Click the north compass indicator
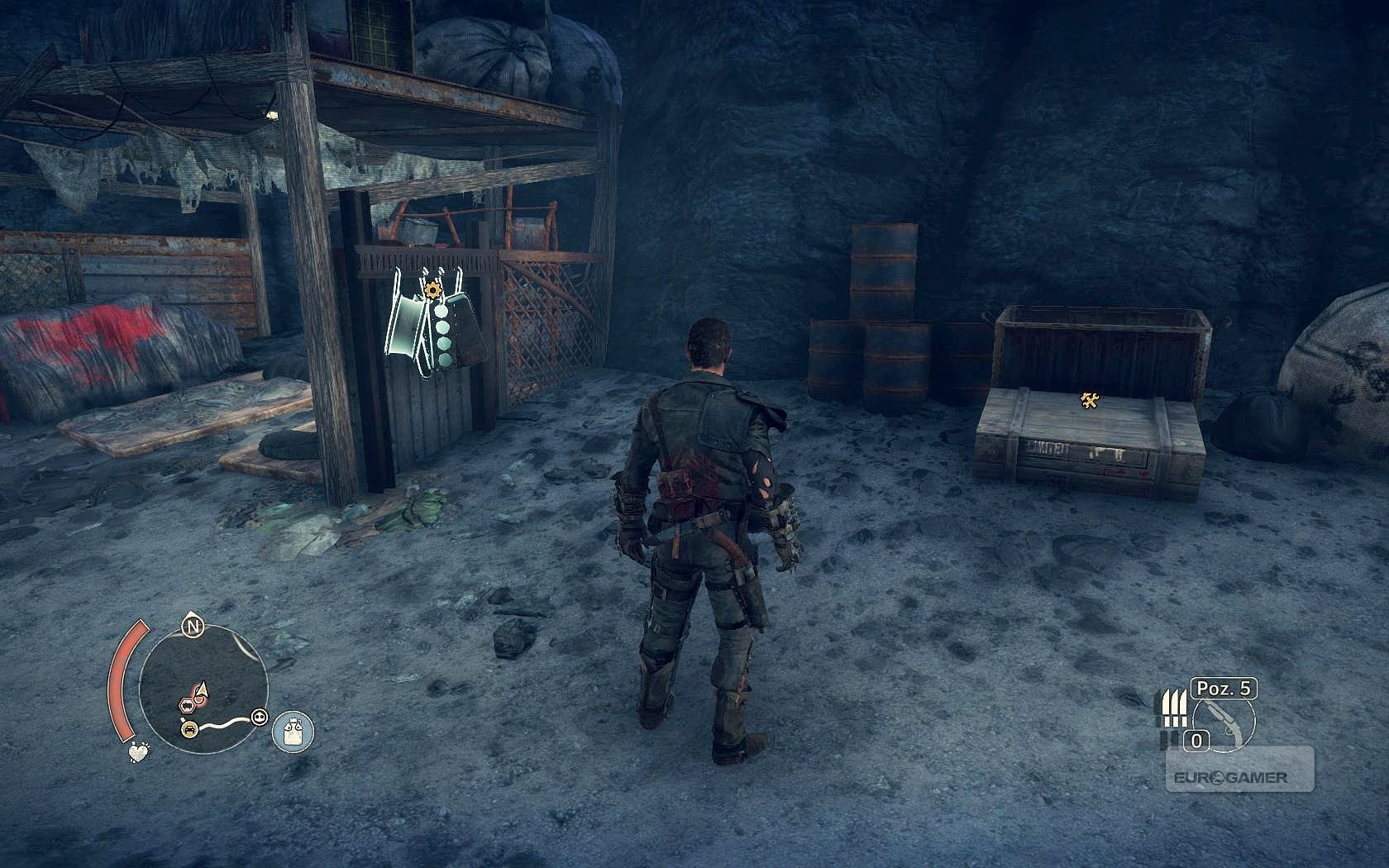 click(193, 627)
